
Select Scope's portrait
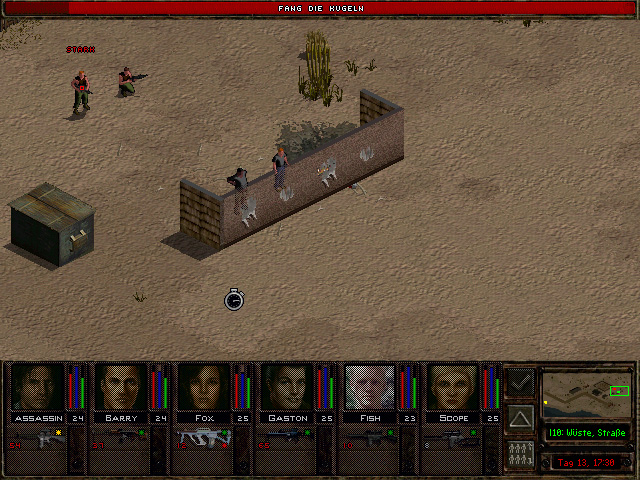click(x=453, y=387)
